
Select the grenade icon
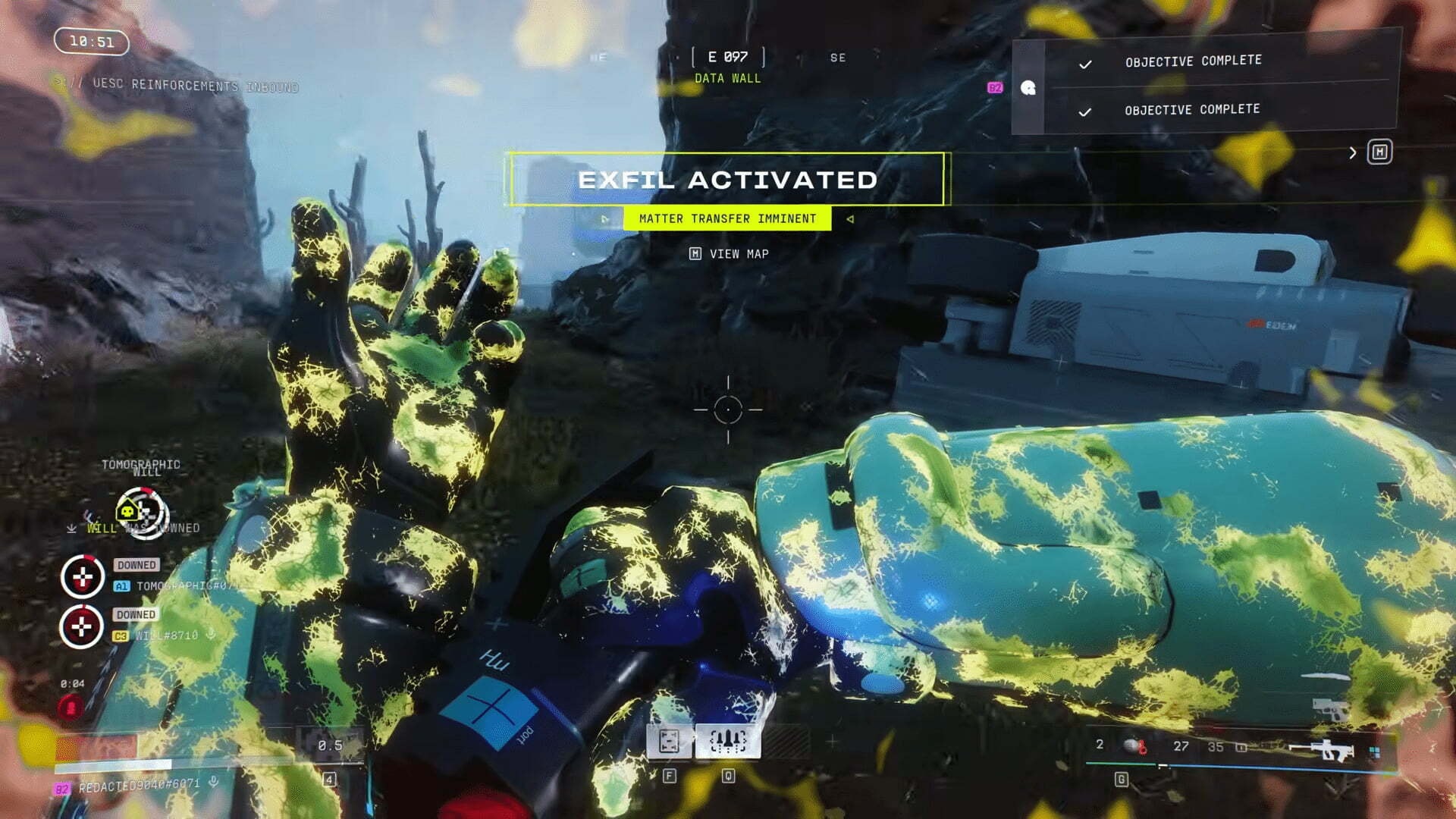pyautogui.click(x=1134, y=746)
